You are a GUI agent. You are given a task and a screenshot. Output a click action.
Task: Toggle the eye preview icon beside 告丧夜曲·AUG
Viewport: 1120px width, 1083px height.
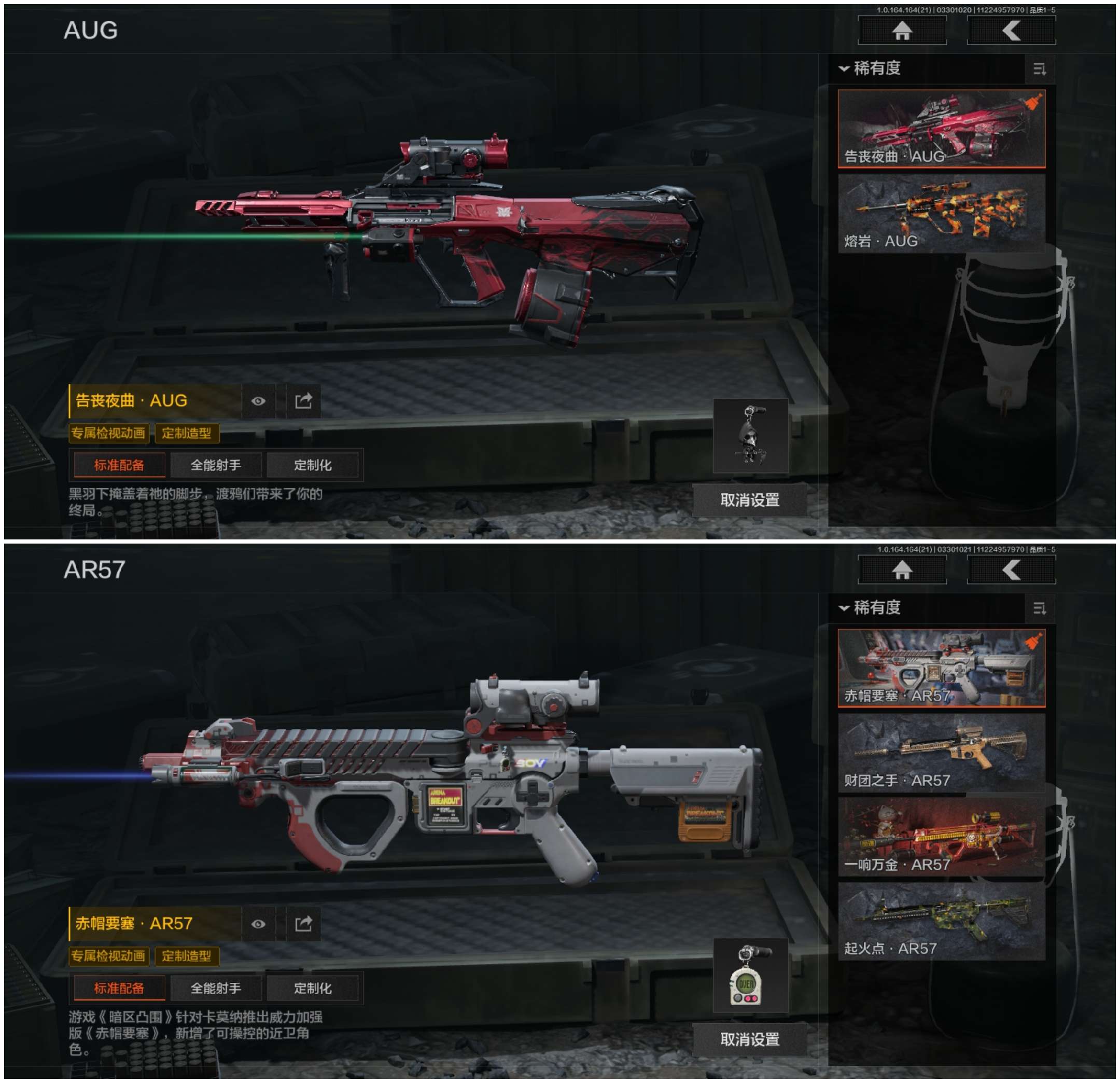(258, 401)
